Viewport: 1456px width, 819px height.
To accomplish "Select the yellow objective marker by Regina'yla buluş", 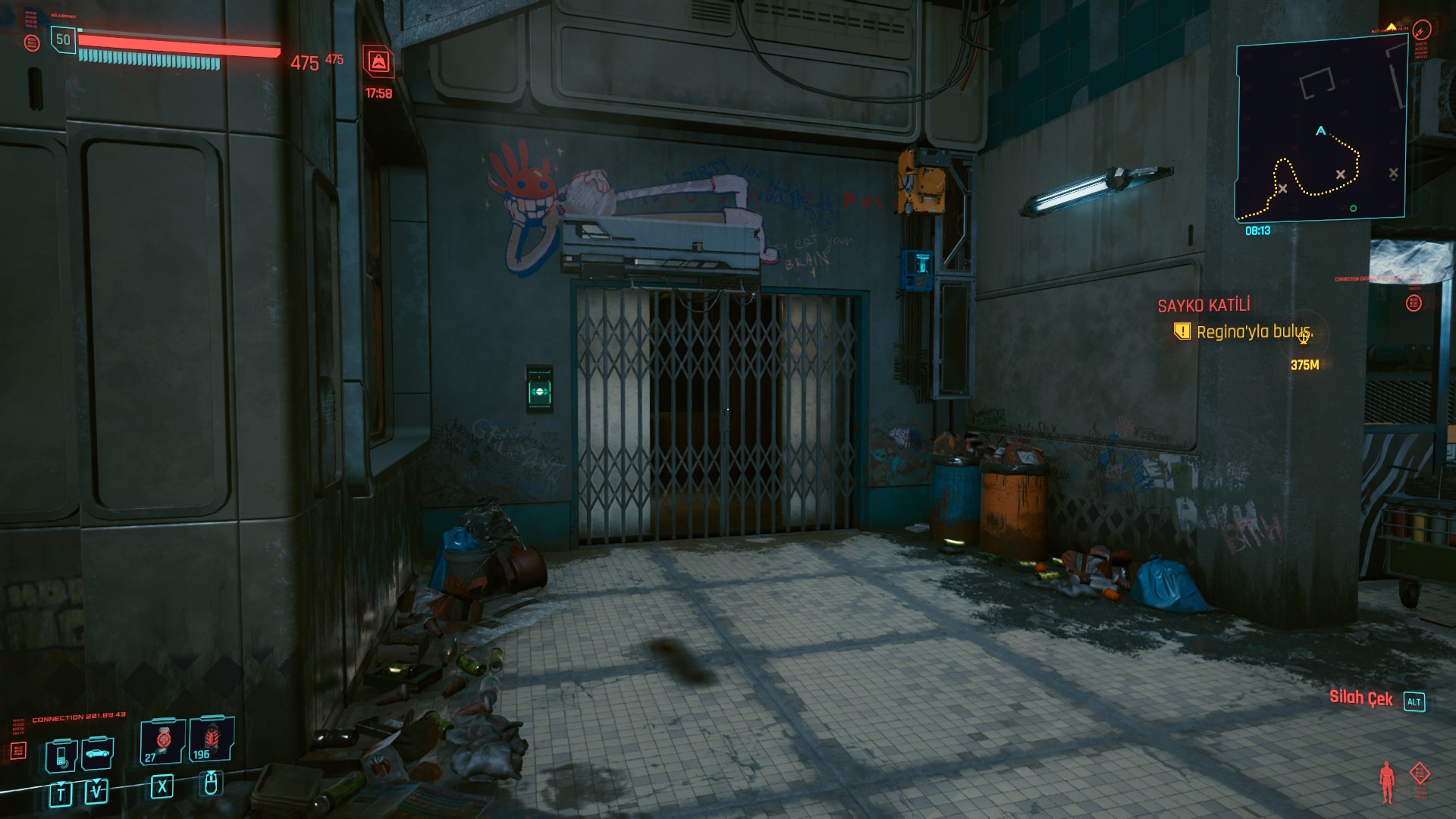I will point(1181,331).
